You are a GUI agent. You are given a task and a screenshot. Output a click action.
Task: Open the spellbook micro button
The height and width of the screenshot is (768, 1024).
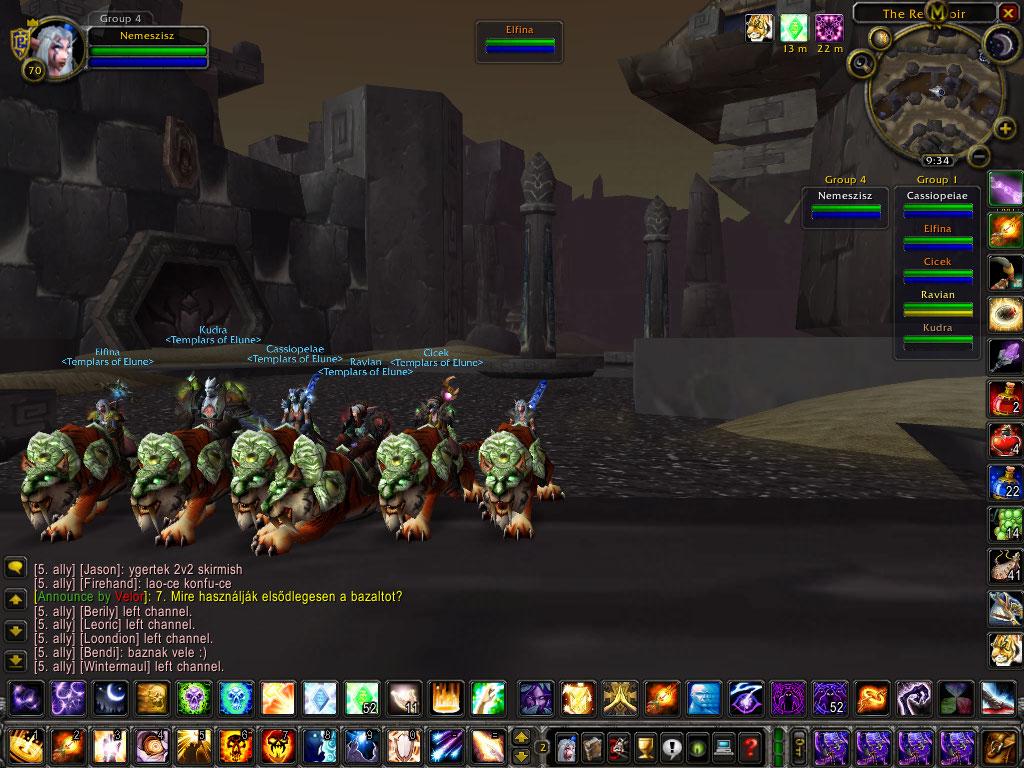click(593, 746)
